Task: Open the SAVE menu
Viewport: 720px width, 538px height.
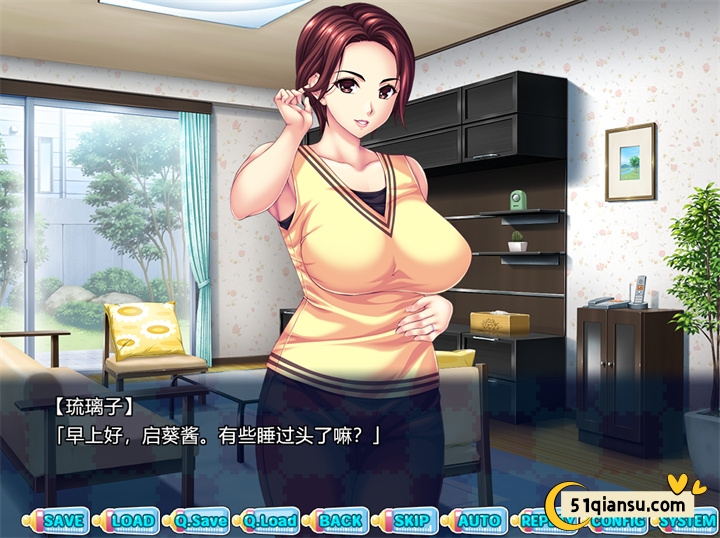Action: pyautogui.click(x=64, y=521)
